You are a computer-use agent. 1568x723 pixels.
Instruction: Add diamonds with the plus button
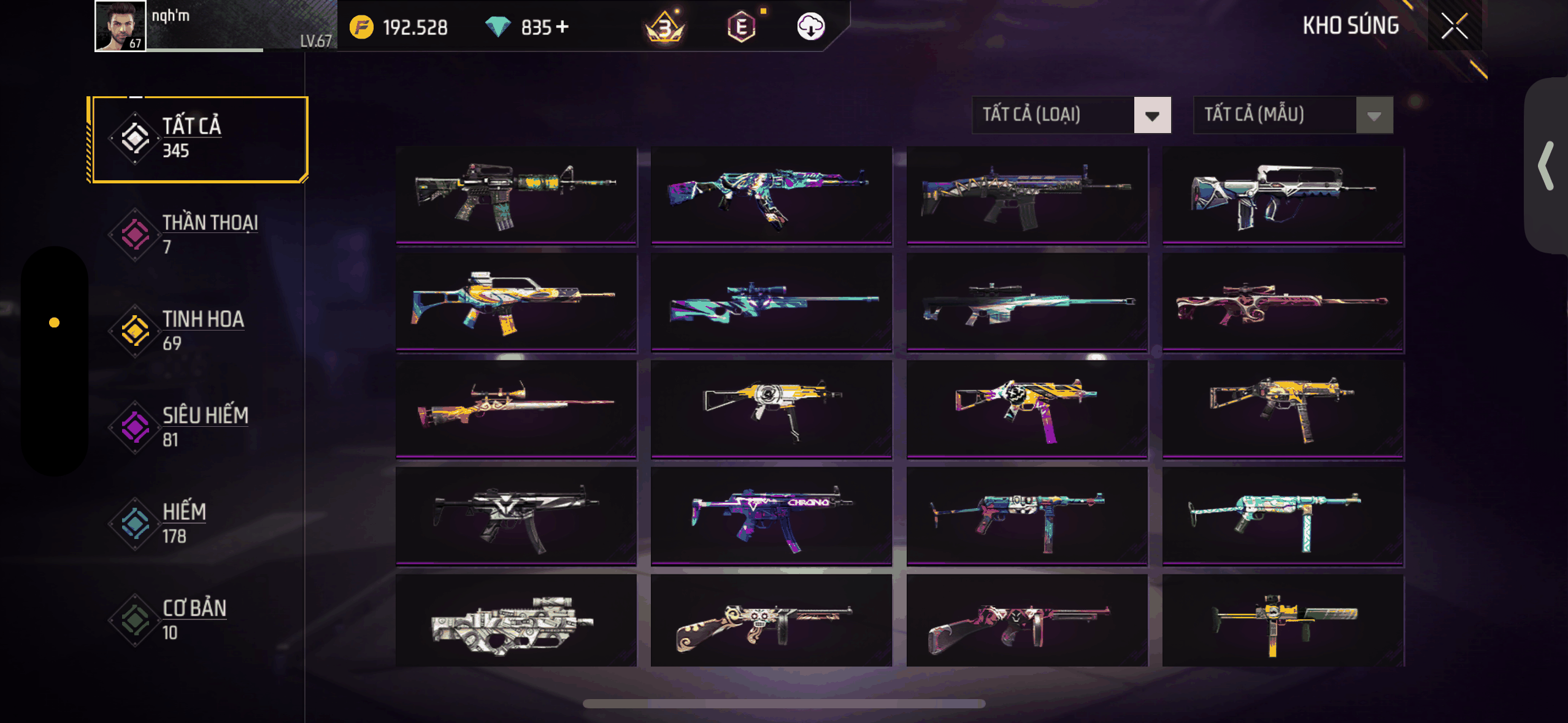[x=563, y=27]
